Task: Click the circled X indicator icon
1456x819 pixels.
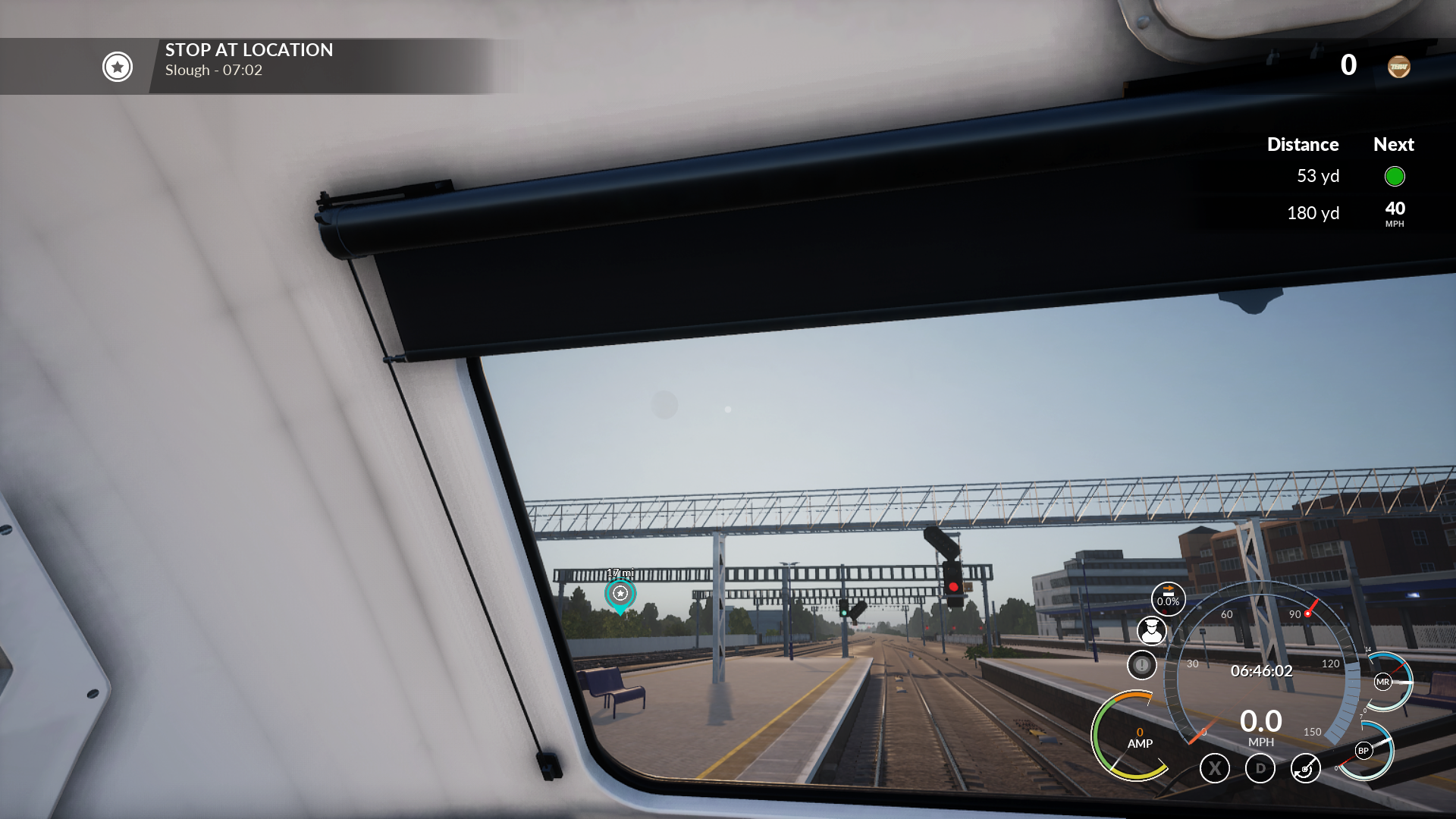Action: pos(1215,768)
